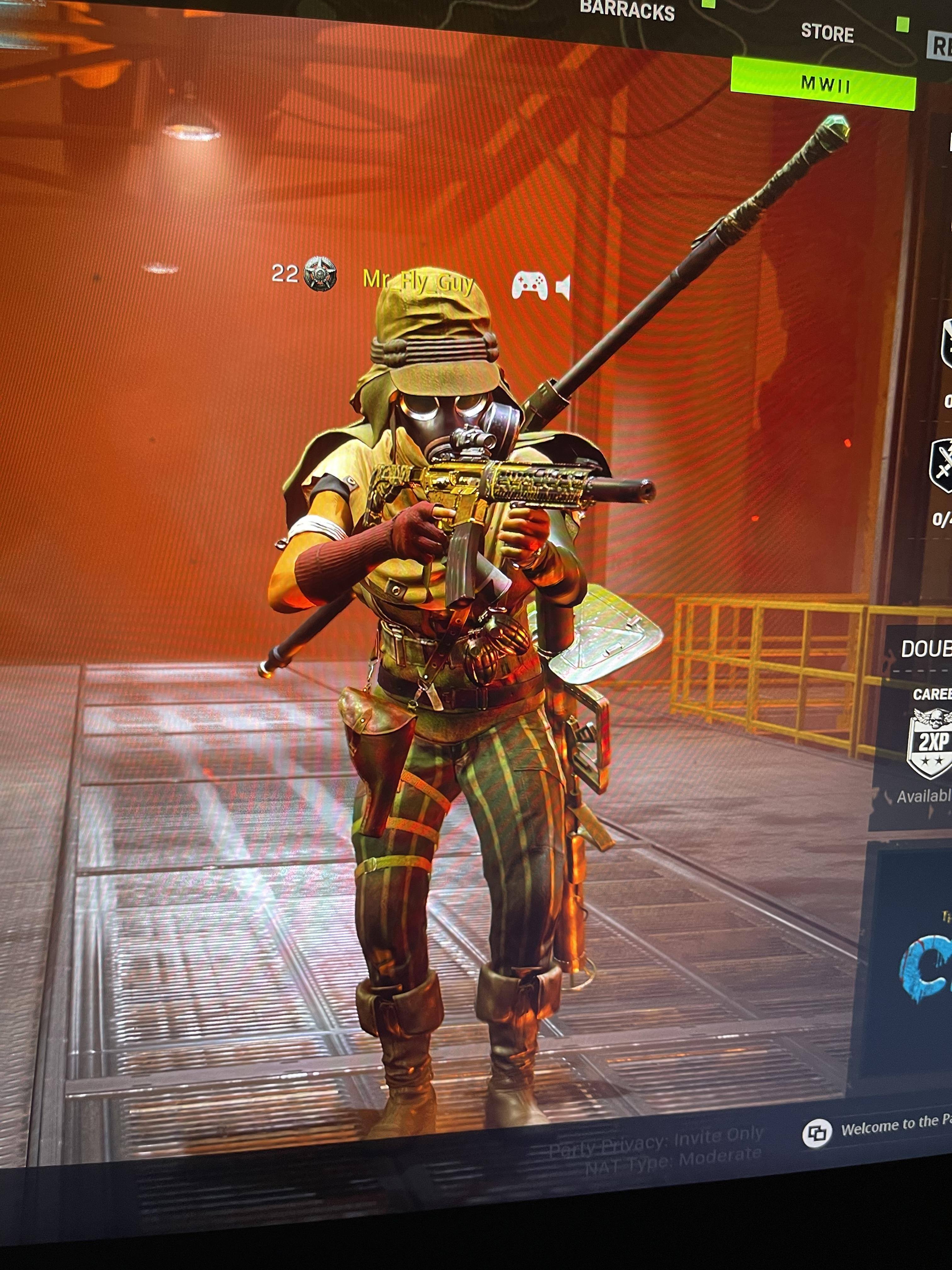Switch to the Store tab
The image size is (952, 1270).
click(x=827, y=33)
